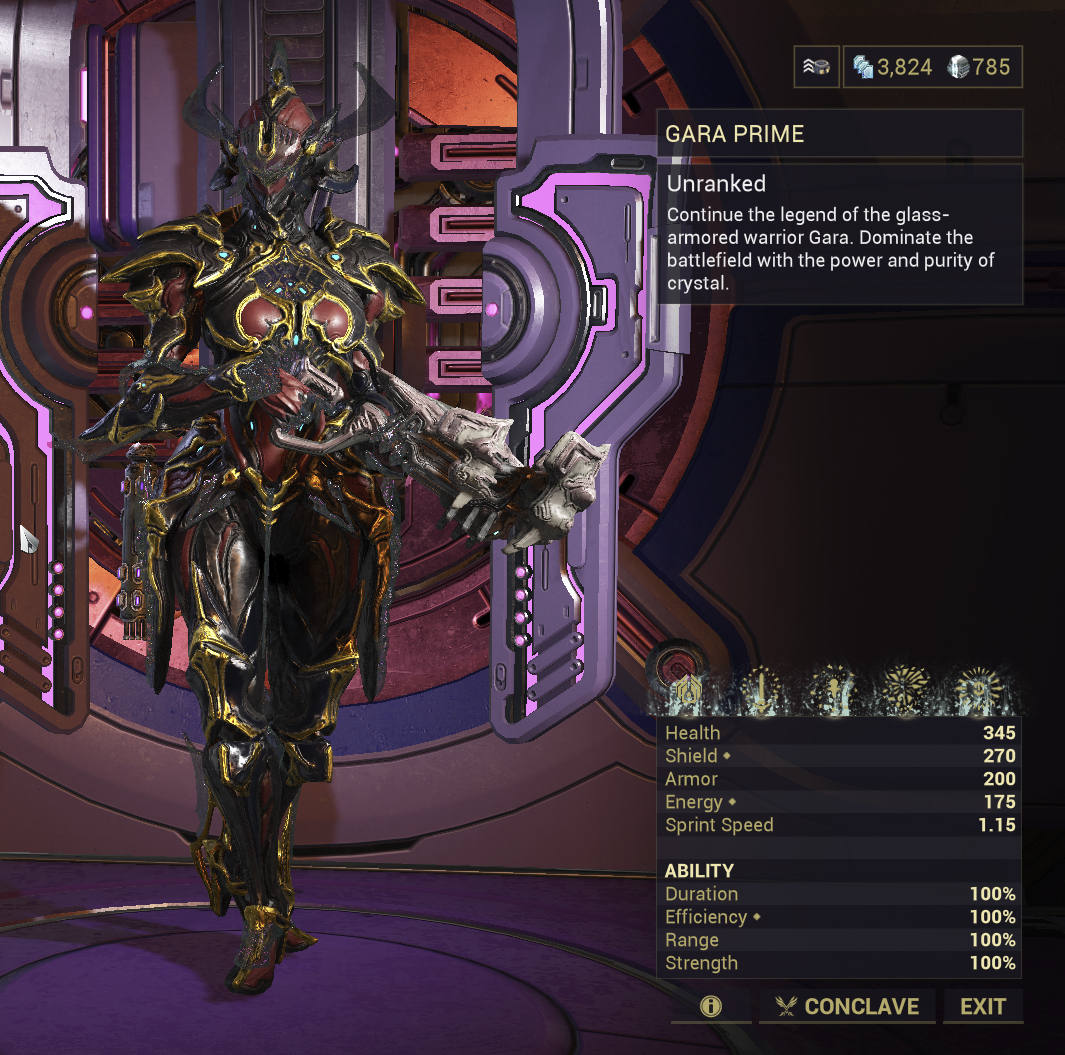Choose the Splinter Storm ability icon
The image size is (1065, 1055).
pyautogui.click(x=835, y=690)
